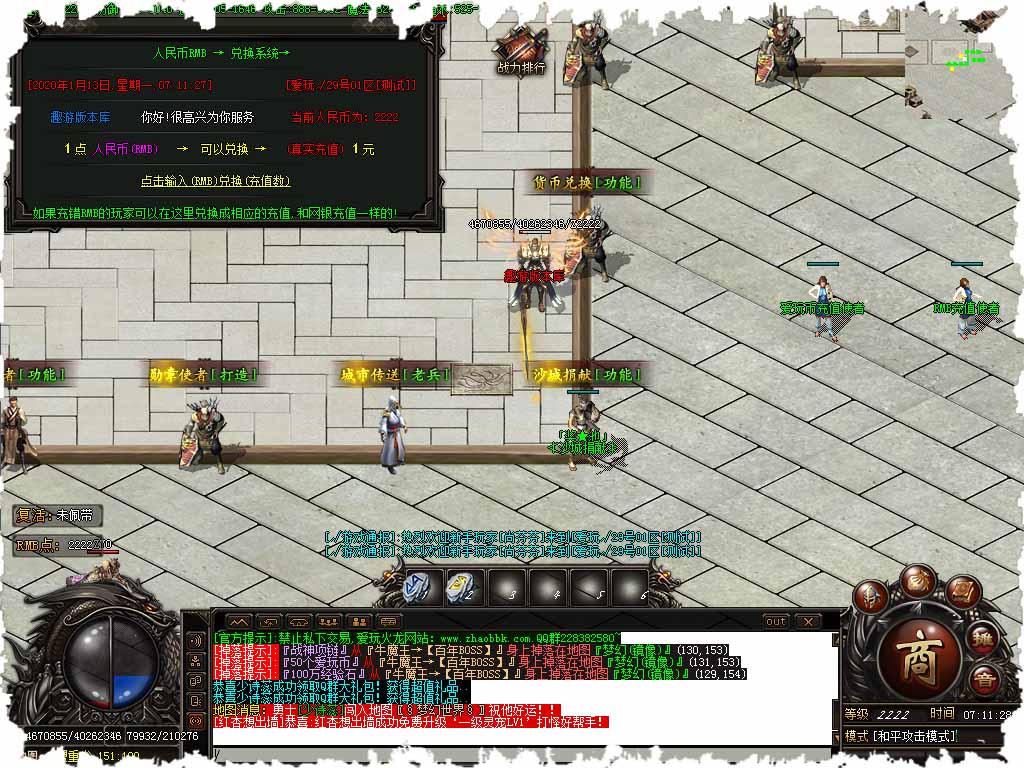Close the chat panel with the X button
This screenshot has width=1024, height=768.
click(808, 621)
